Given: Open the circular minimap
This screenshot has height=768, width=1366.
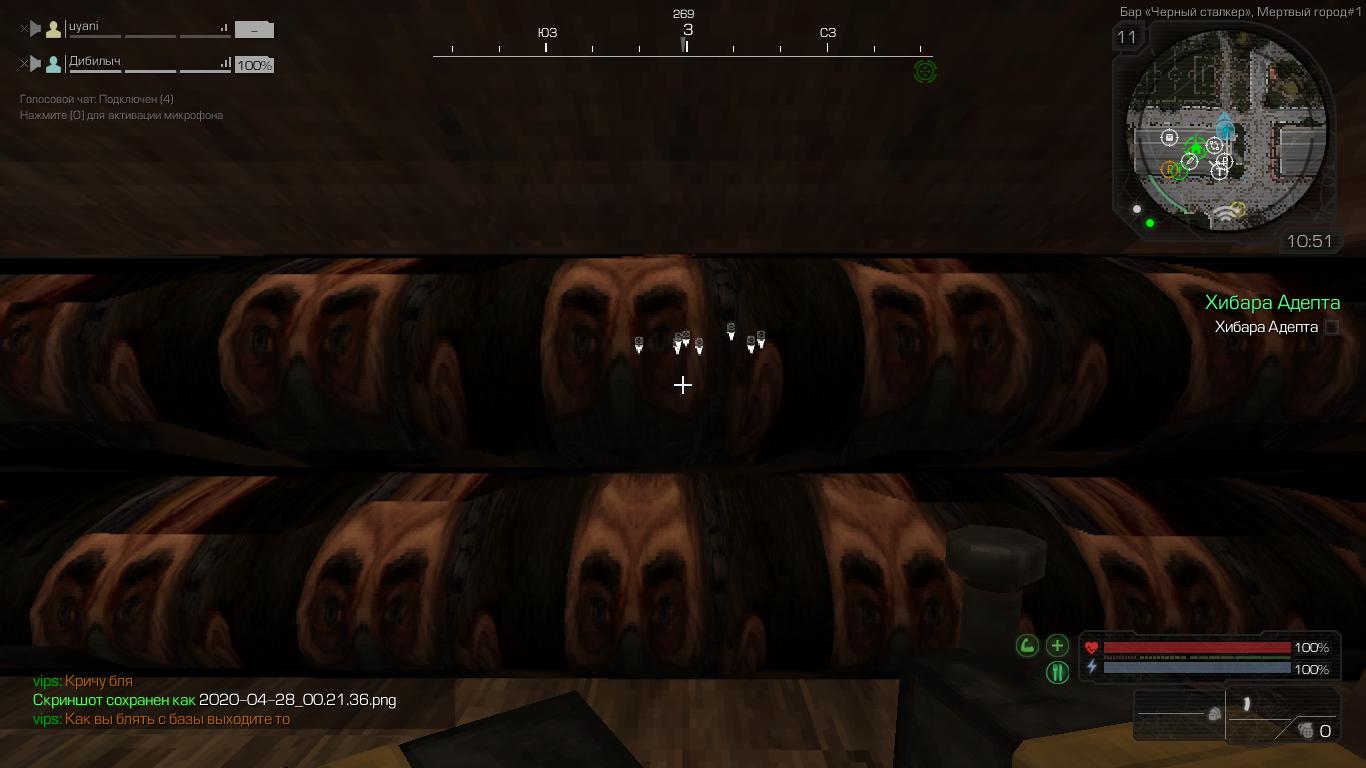Looking at the screenshot, I should tap(1227, 130).
